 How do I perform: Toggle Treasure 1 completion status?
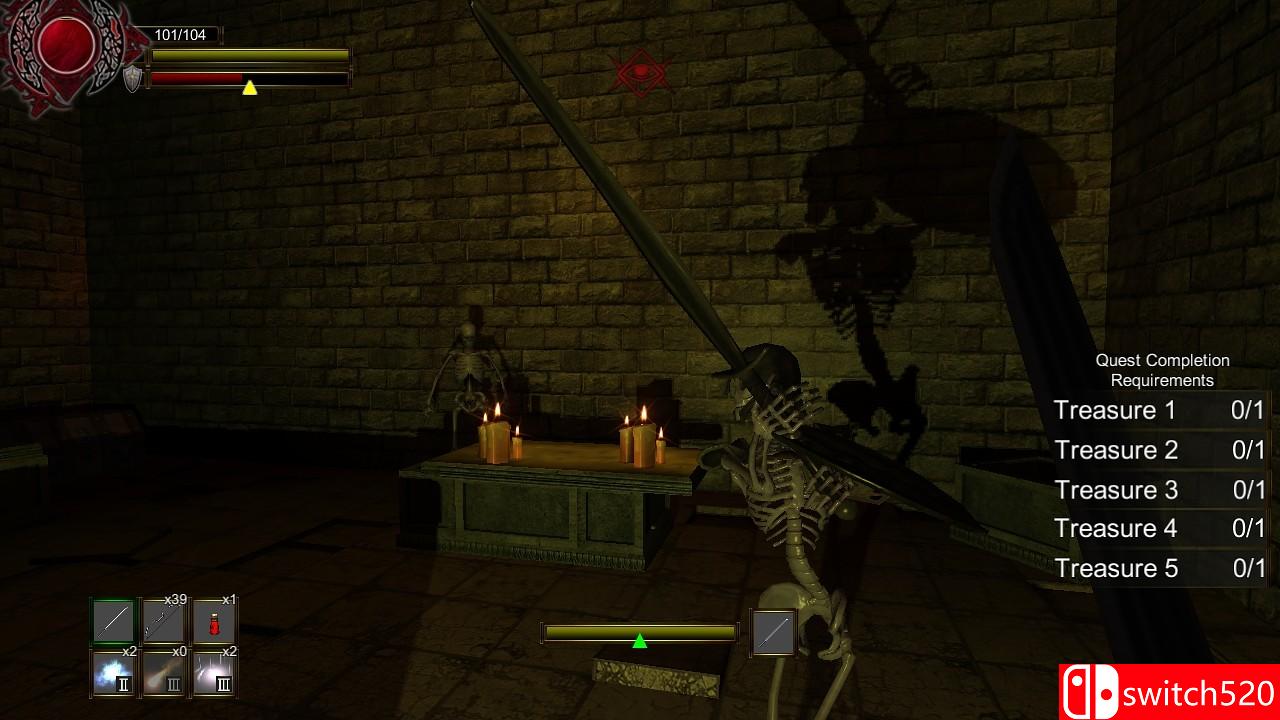[1115, 409]
